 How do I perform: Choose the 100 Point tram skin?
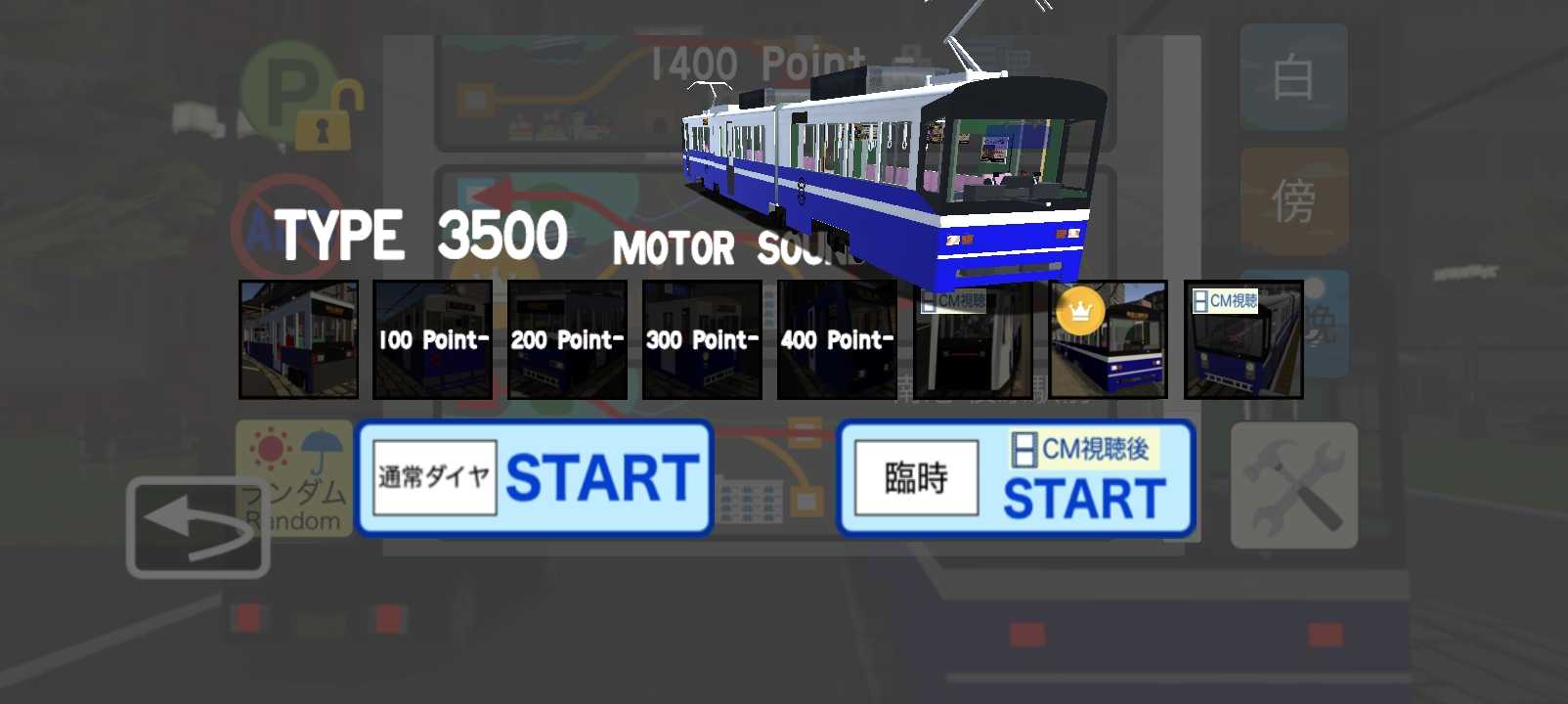click(432, 340)
